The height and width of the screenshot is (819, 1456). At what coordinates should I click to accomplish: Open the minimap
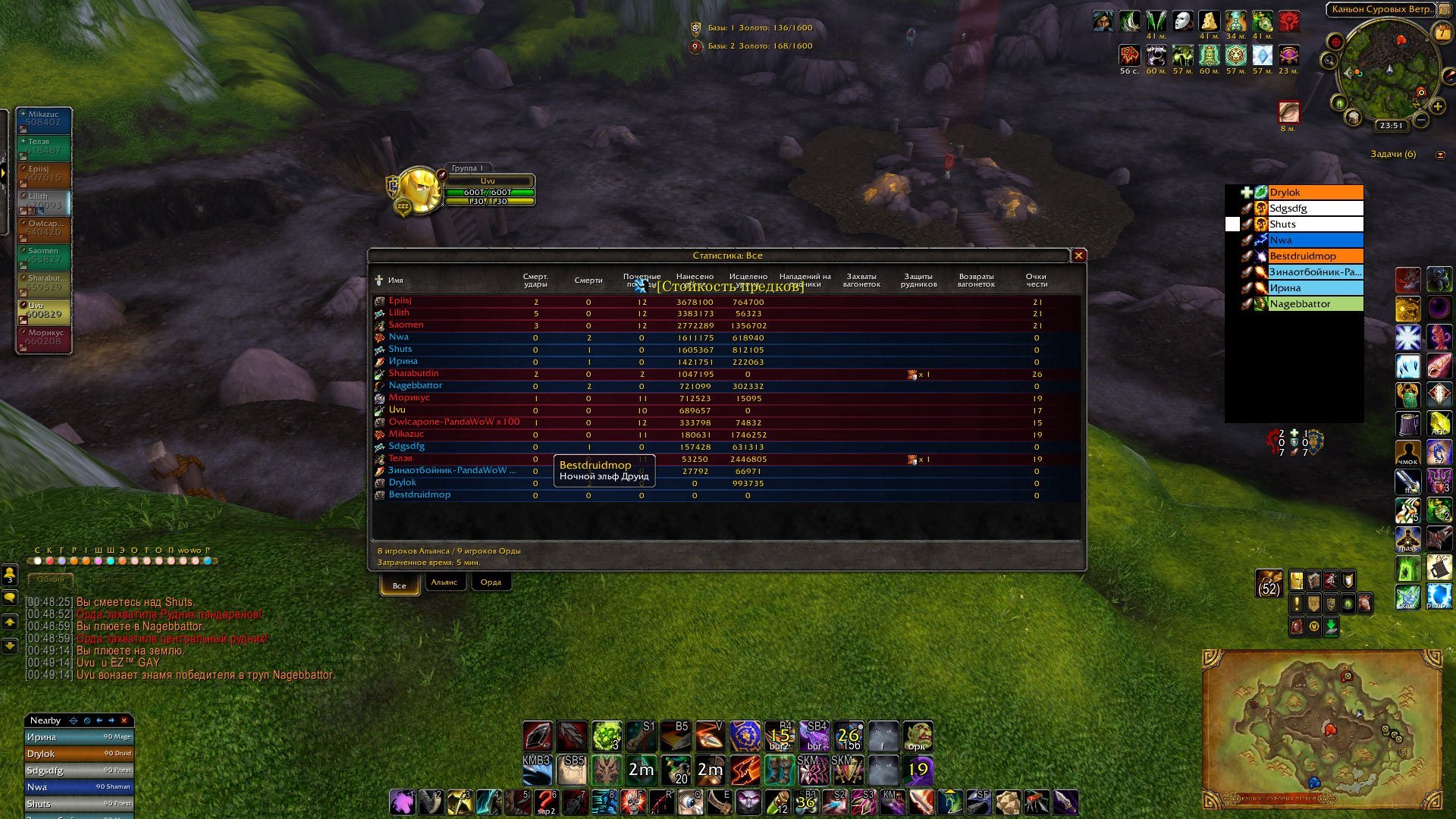[x=1389, y=72]
